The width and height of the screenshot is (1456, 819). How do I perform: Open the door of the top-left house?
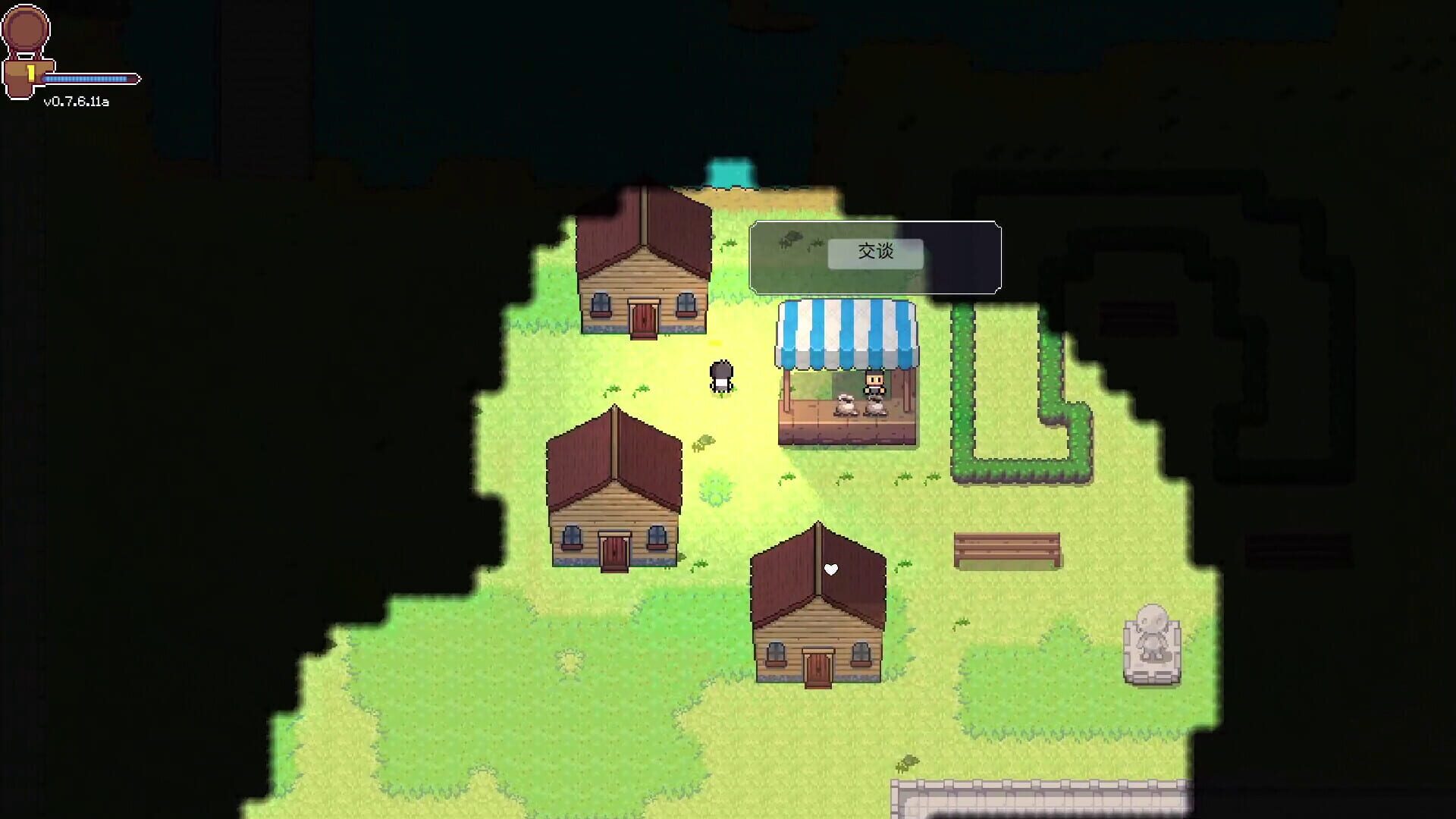pyautogui.click(x=643, y=318)
